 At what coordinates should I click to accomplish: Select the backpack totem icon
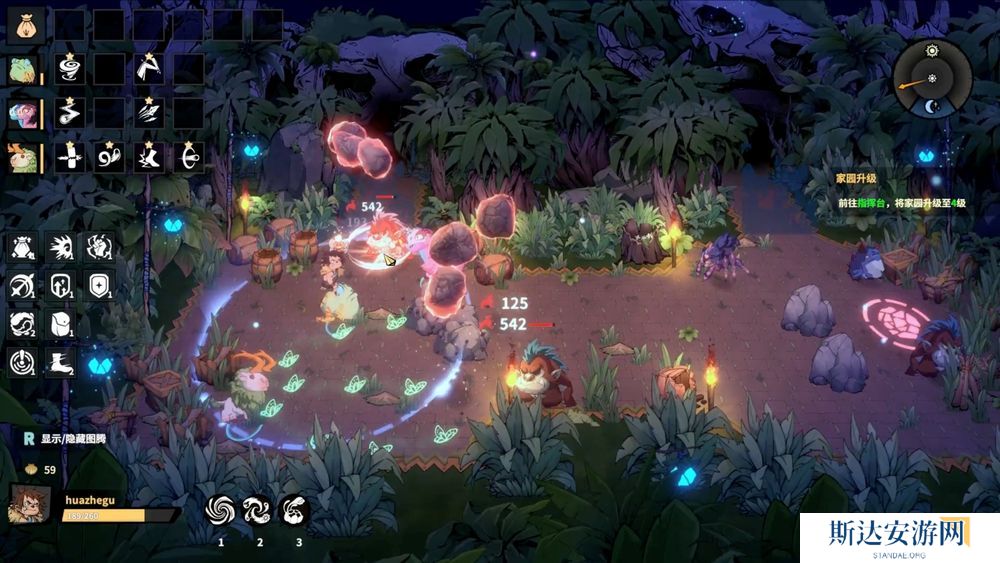pyautogui.click(x=59, y=323)
